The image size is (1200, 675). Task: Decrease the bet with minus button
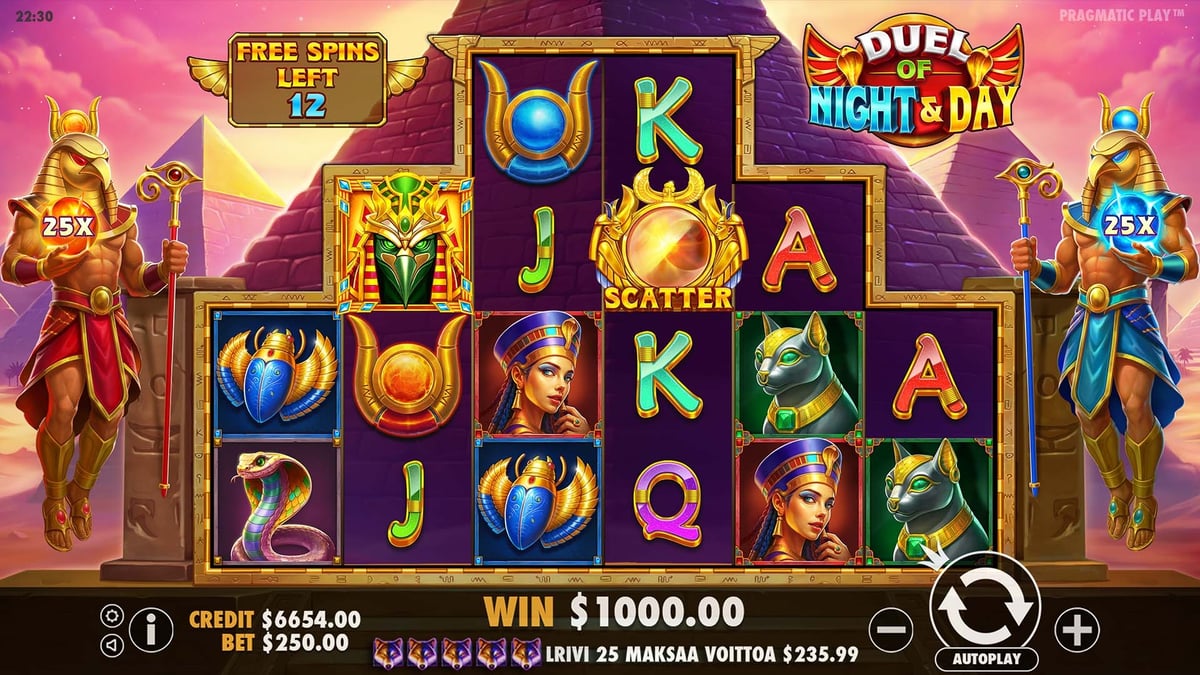(x=891, y=630)
